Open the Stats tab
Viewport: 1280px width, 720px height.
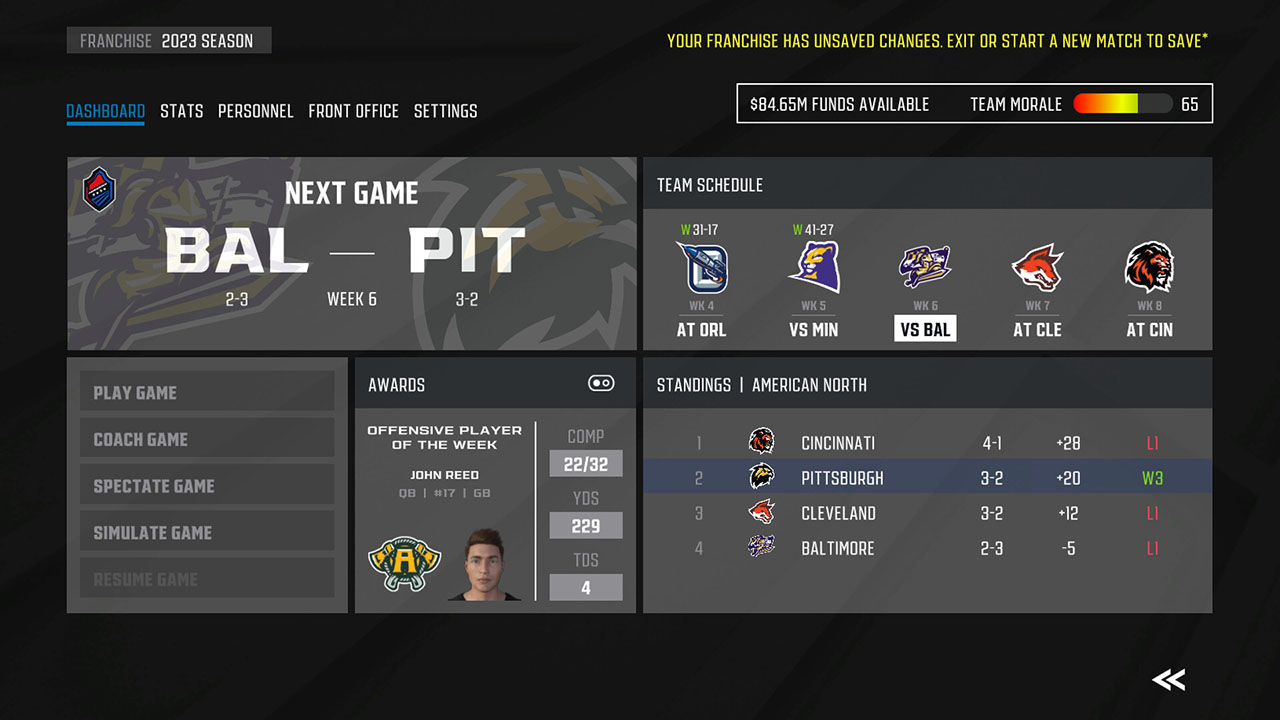point(181,111)
